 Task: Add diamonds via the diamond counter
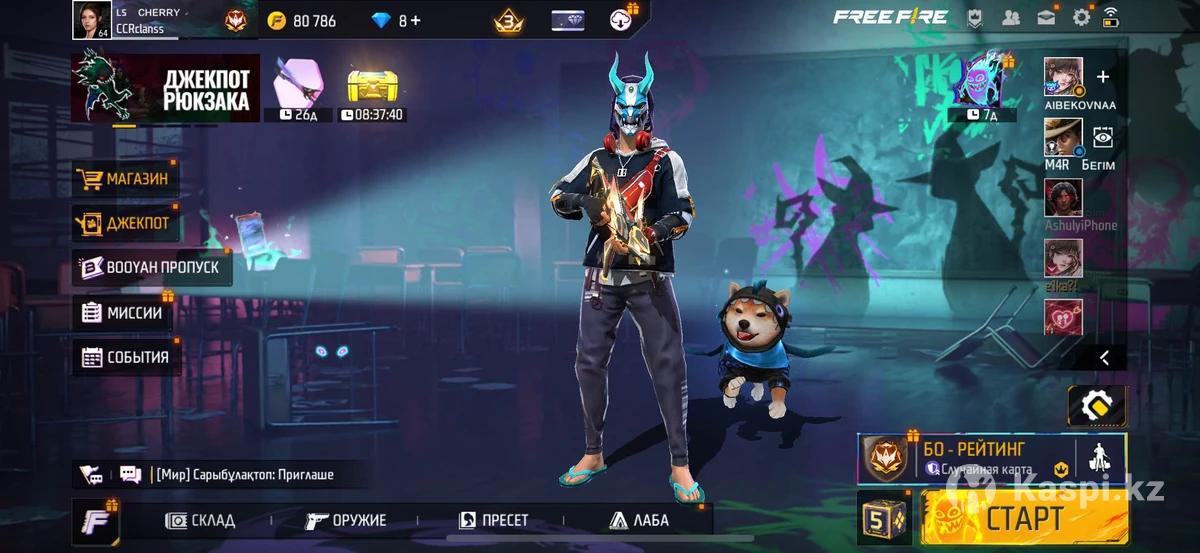396,20
